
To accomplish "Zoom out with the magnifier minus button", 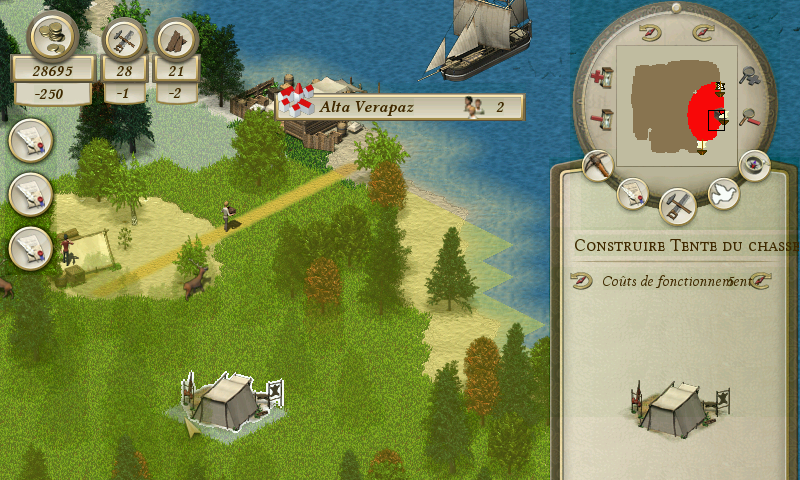I will [750, 119].
